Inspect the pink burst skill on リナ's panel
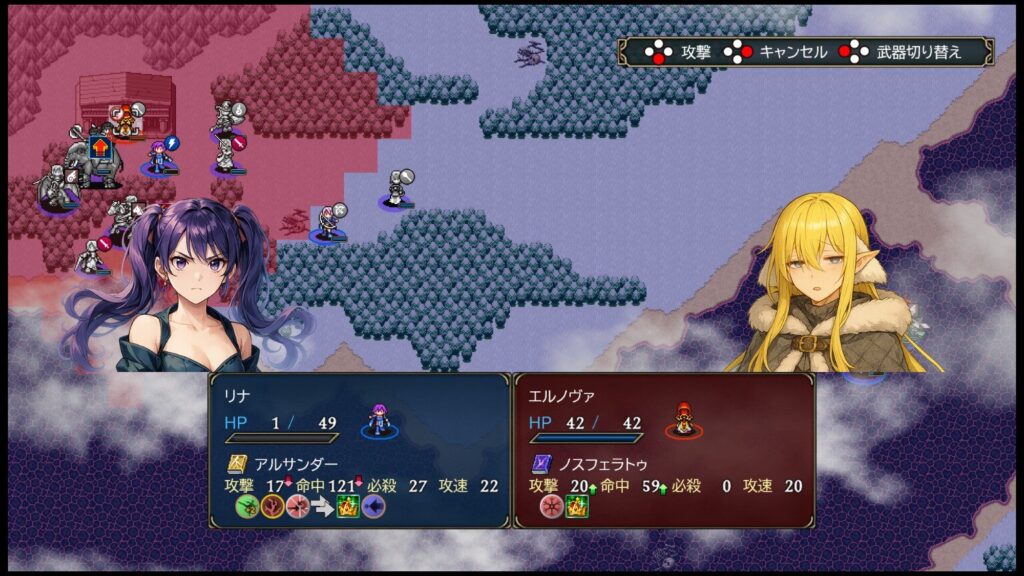1024x576 pixels. point(297,506)
